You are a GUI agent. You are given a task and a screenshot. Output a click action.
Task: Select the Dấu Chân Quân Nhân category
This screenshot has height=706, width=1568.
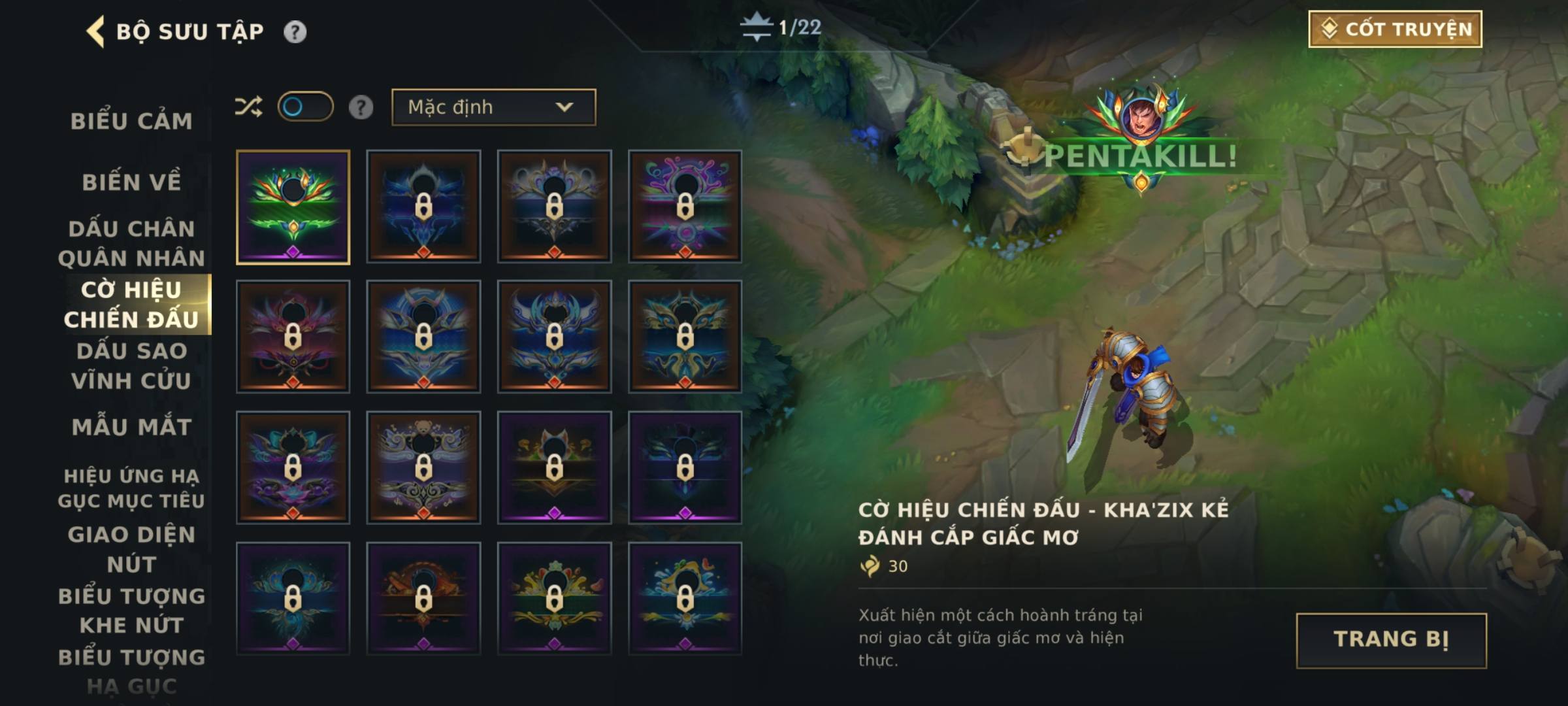point(131,243)
